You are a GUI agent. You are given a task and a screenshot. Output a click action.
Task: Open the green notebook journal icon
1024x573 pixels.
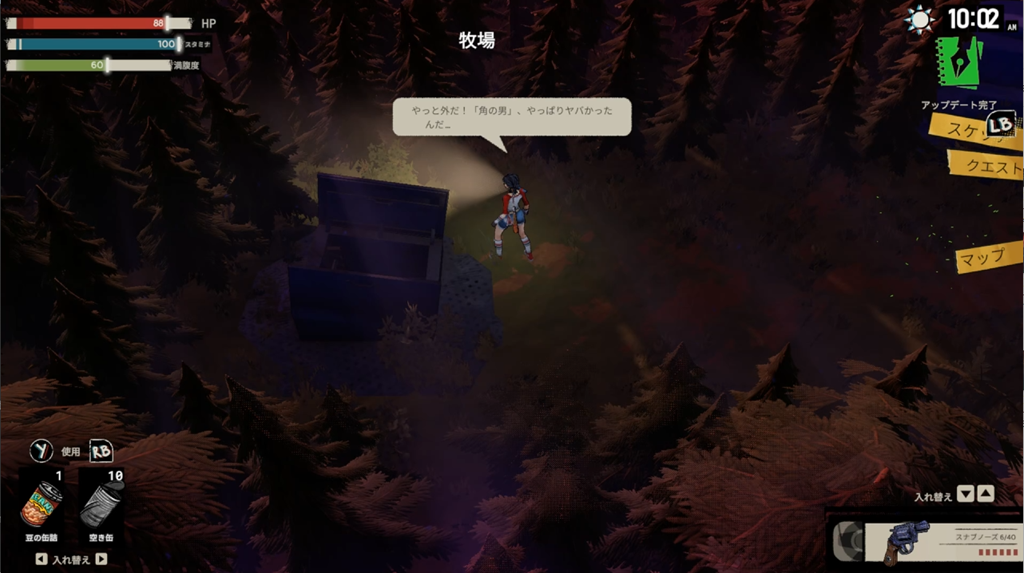point(958,63)
